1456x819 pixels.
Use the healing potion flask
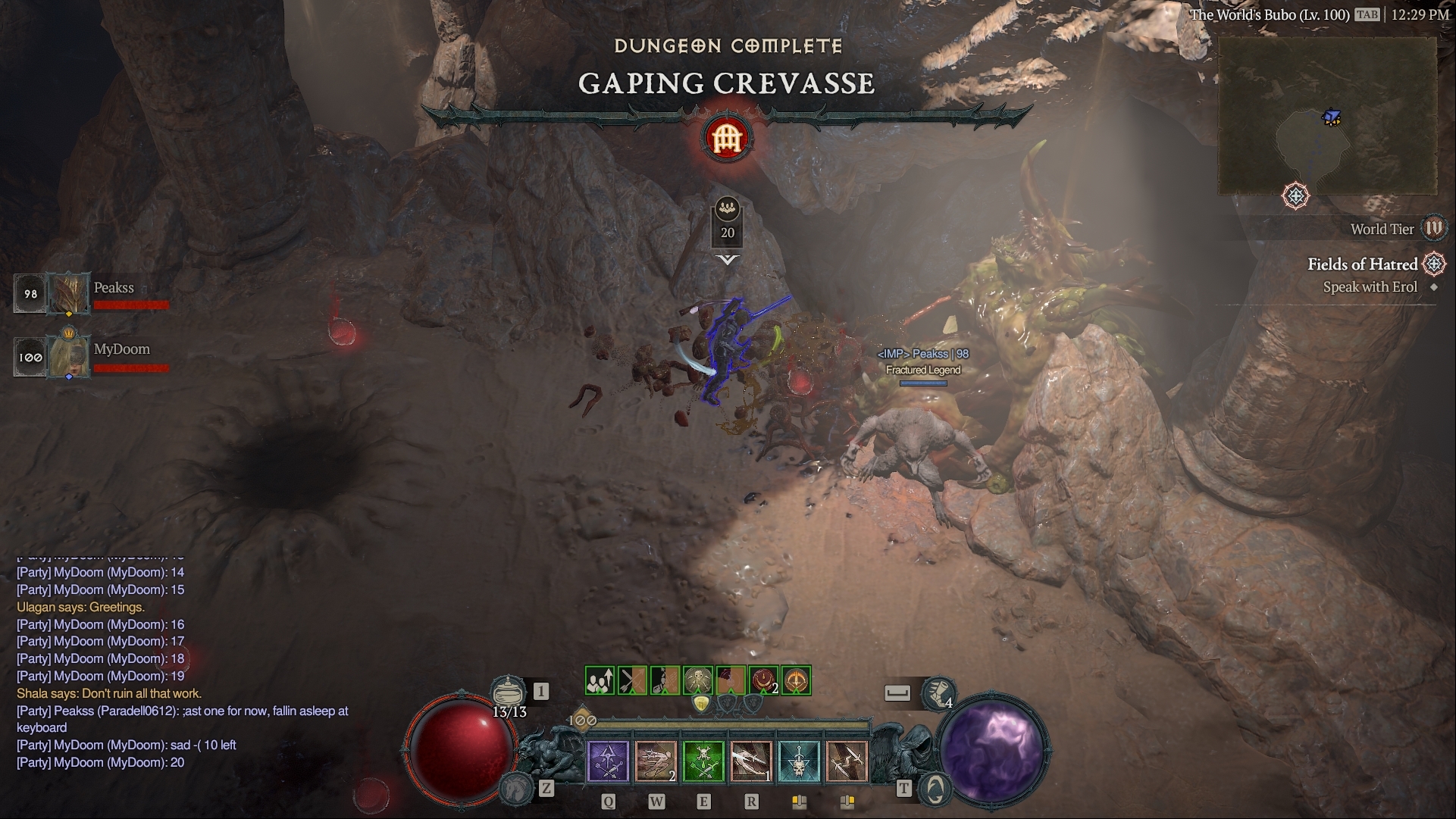(509, 692)
